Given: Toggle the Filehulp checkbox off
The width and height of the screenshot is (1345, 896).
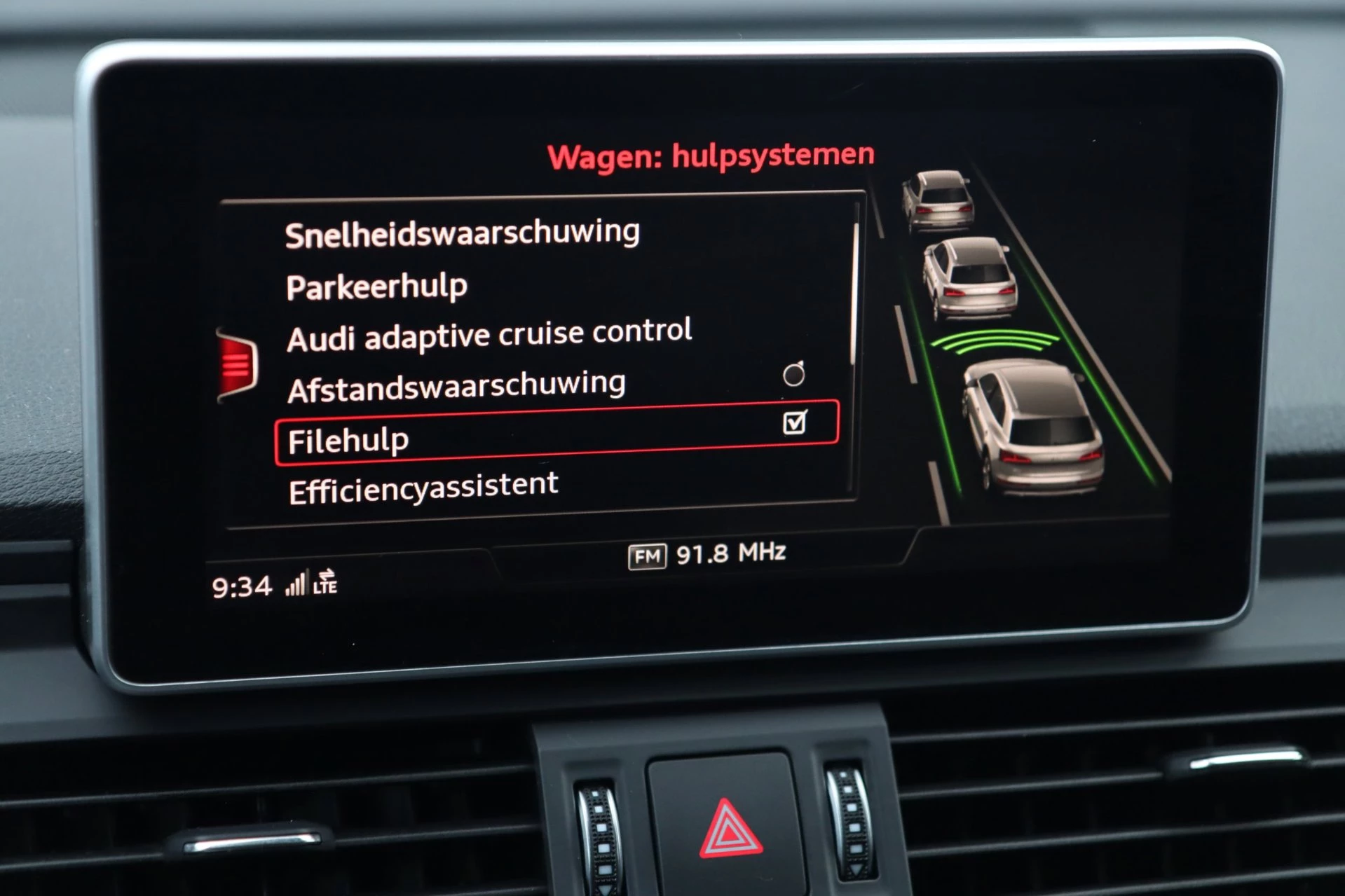Looking at the screenshot, I should (x=797, y=421).
